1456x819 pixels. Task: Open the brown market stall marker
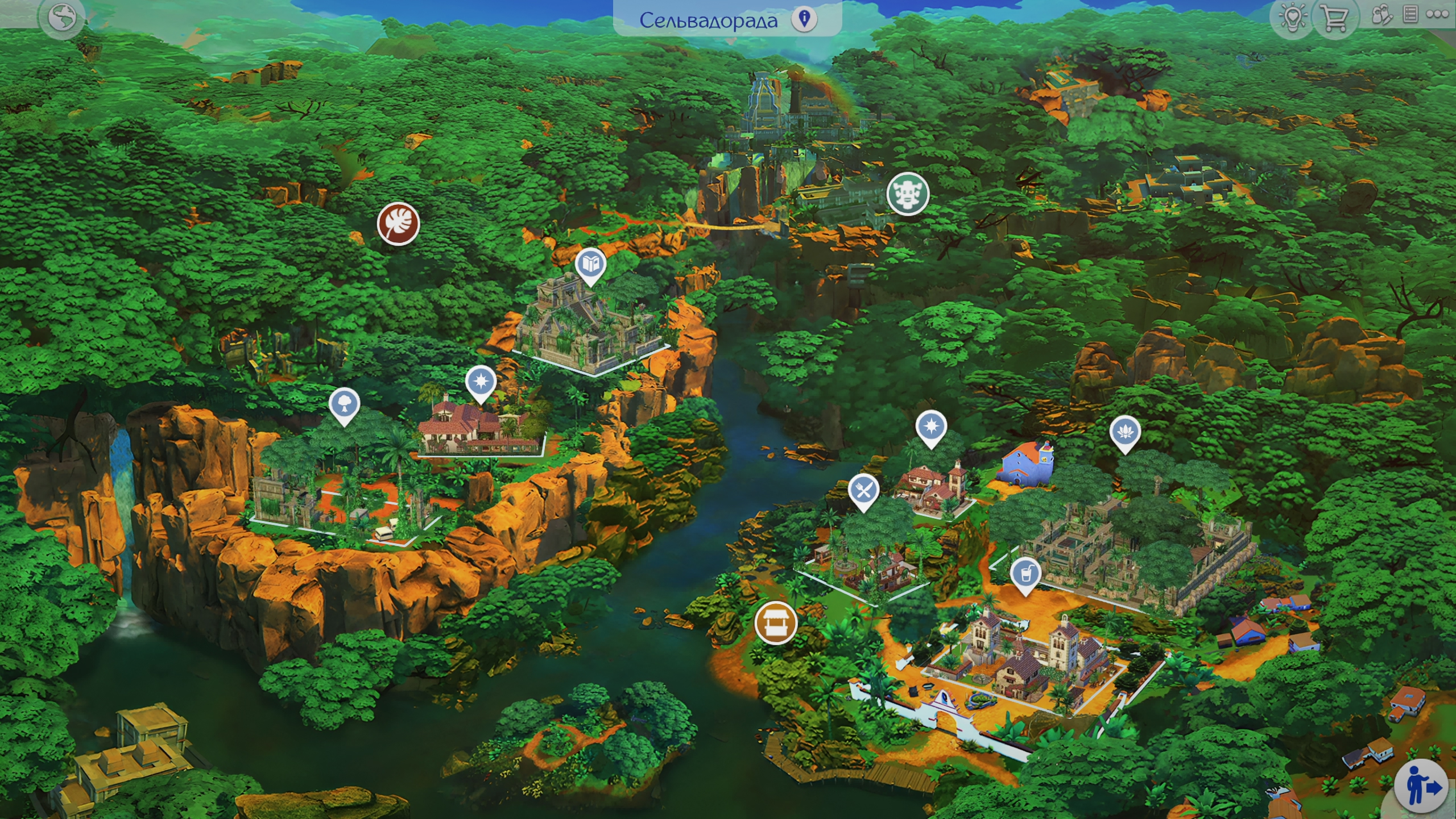[x=775, y=623]
